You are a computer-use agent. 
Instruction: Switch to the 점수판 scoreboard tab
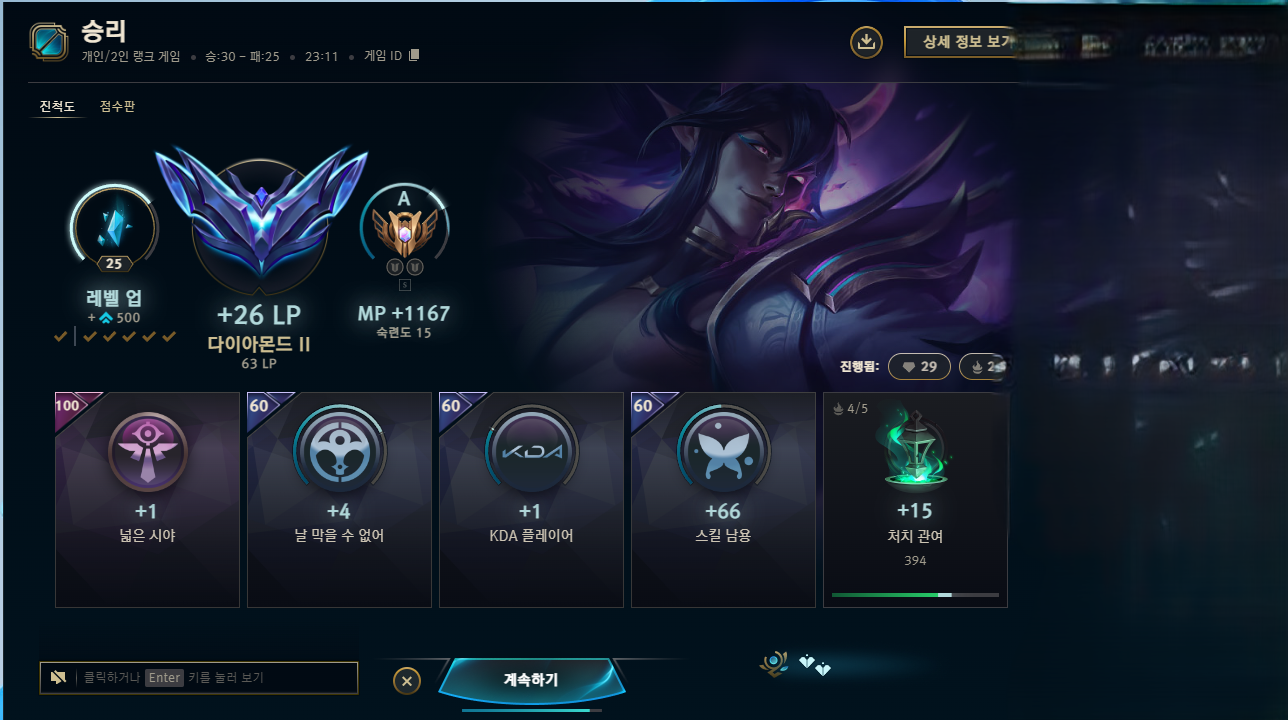[117, 106]
